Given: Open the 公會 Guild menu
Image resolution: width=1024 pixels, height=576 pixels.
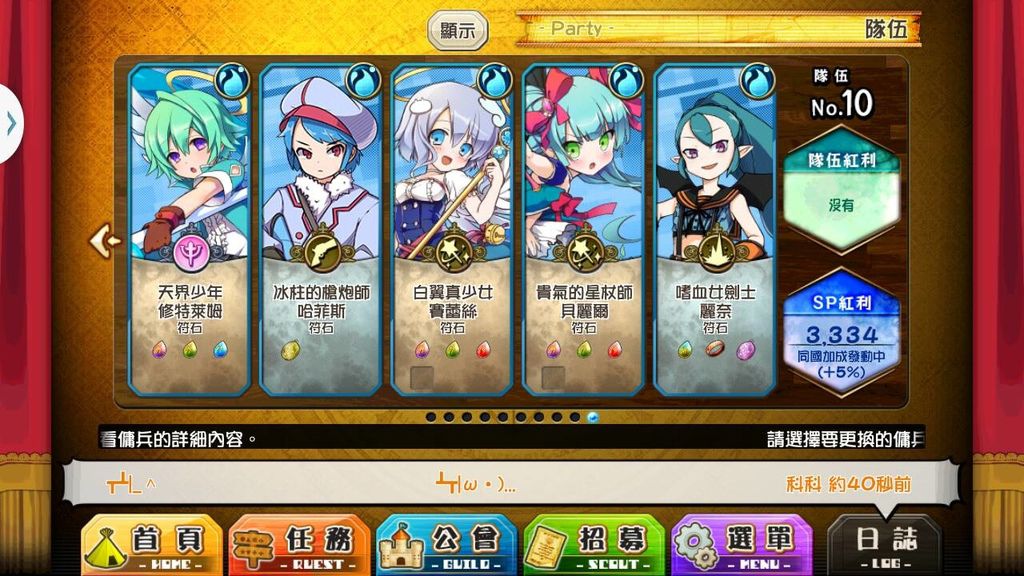Looking at the screenshot, I should (x=446, y=545).
